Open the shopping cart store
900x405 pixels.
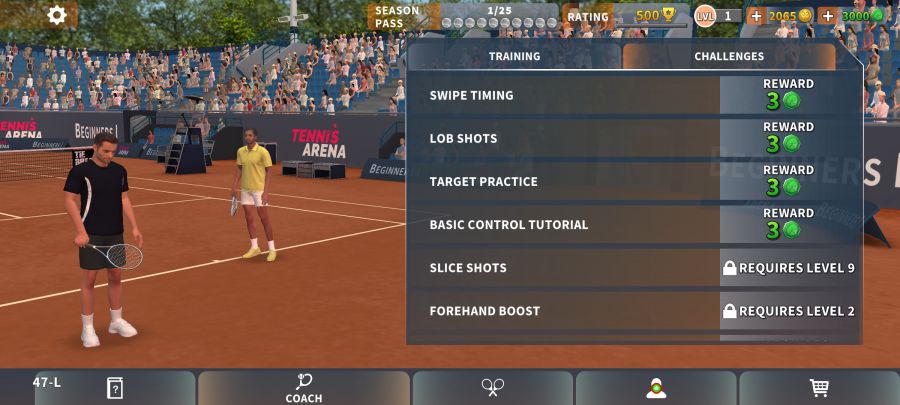tap(819, 388)
